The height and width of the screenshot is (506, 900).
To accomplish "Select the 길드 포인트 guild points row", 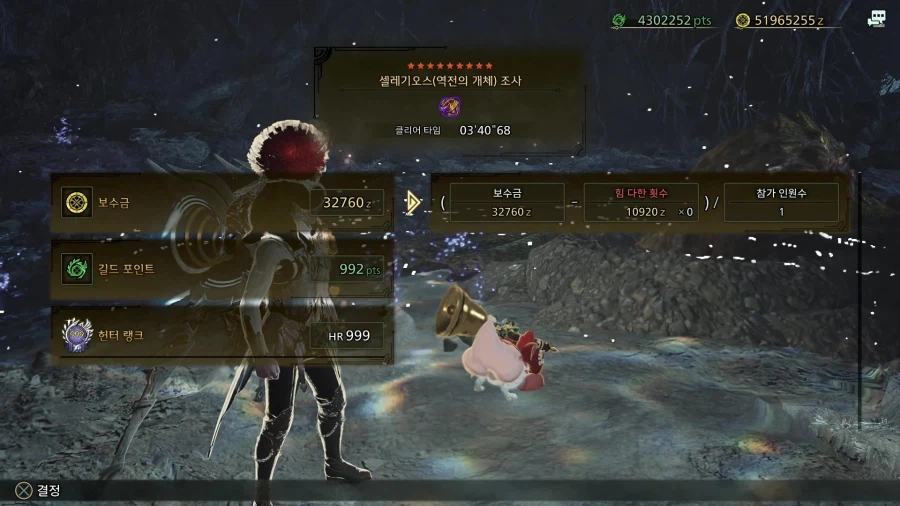I will click(x=221, y=269).
